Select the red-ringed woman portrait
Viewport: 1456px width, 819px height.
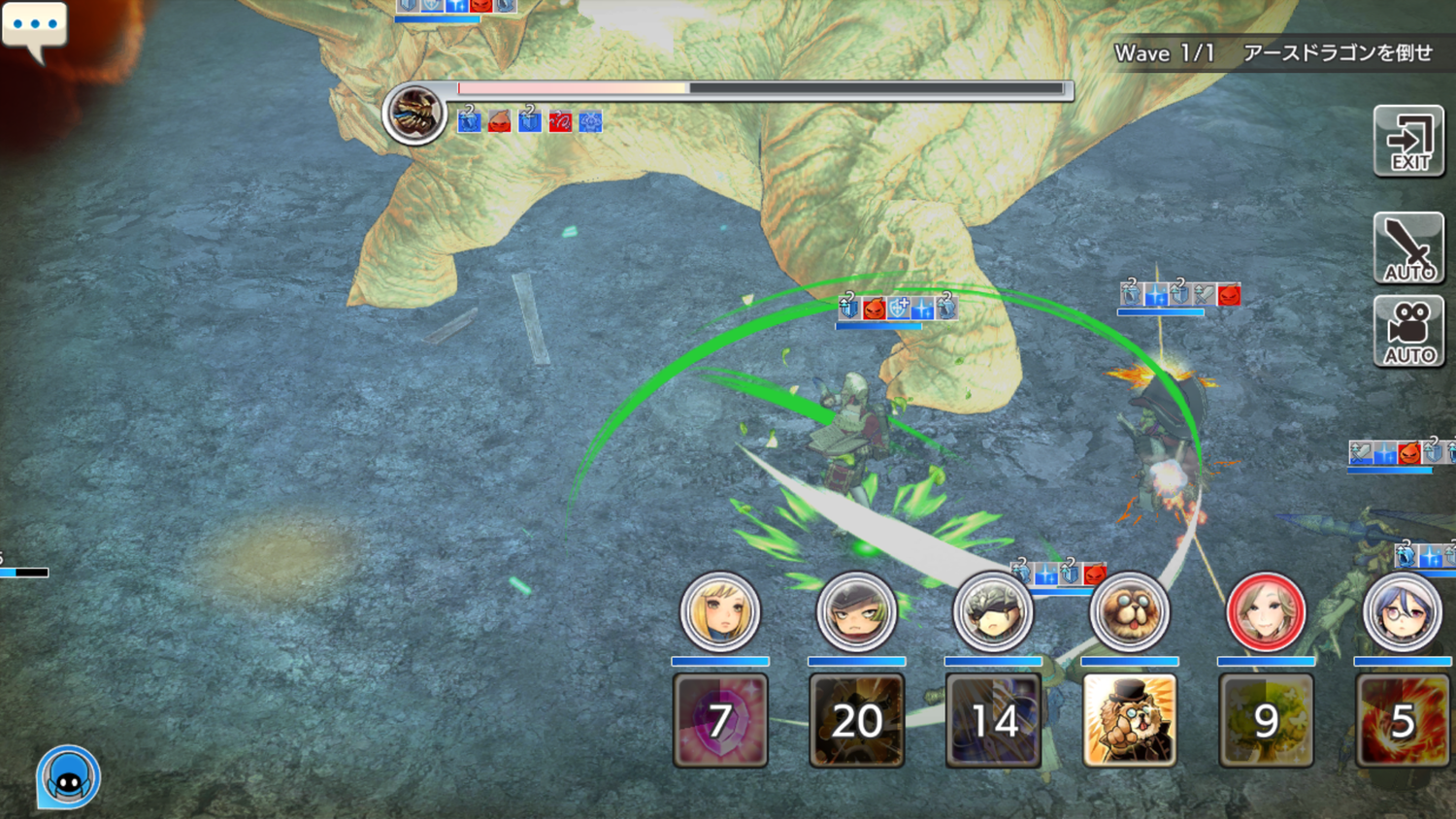point(1266,612)
